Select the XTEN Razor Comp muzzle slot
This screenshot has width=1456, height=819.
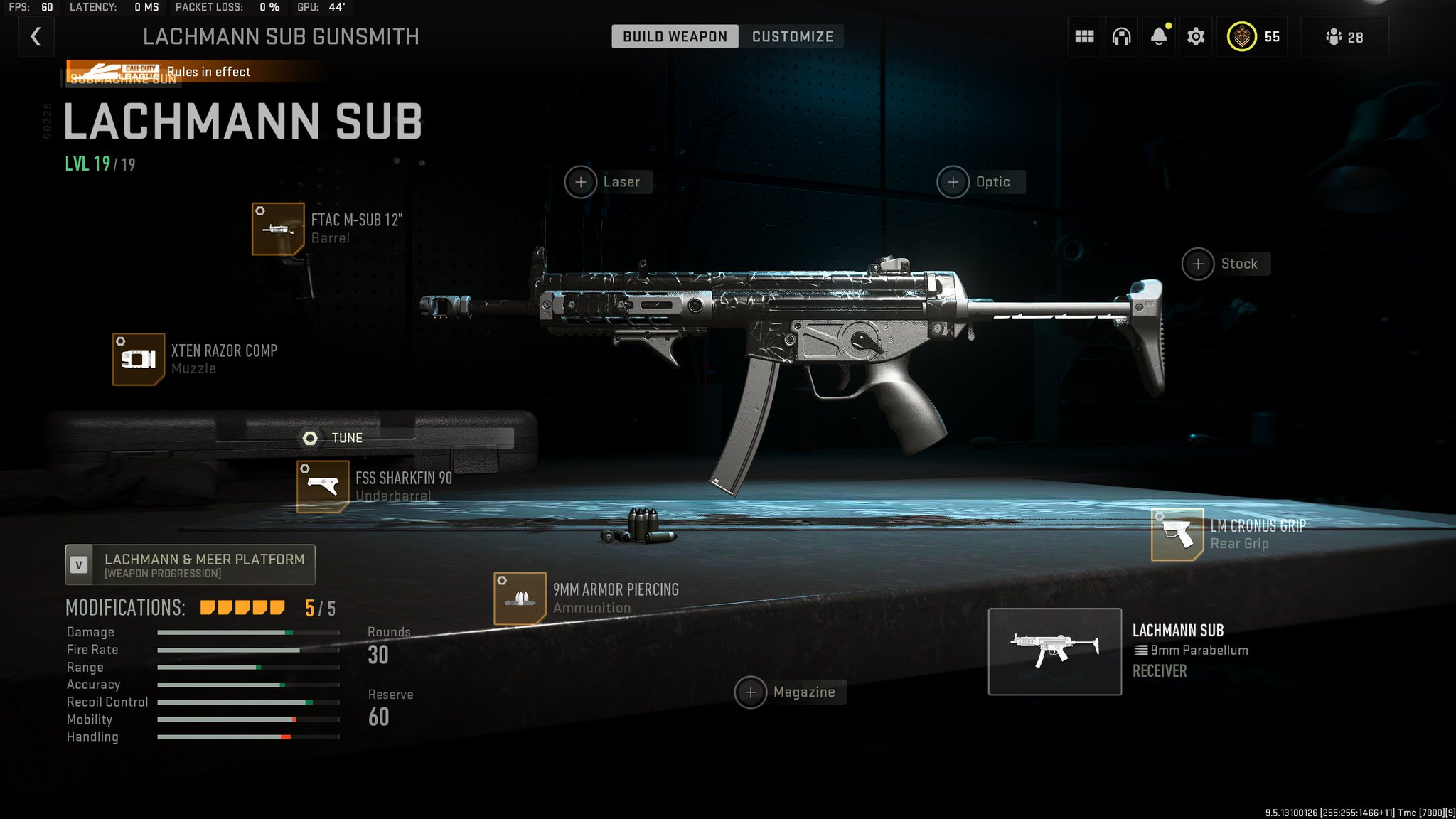click(139, 360)
